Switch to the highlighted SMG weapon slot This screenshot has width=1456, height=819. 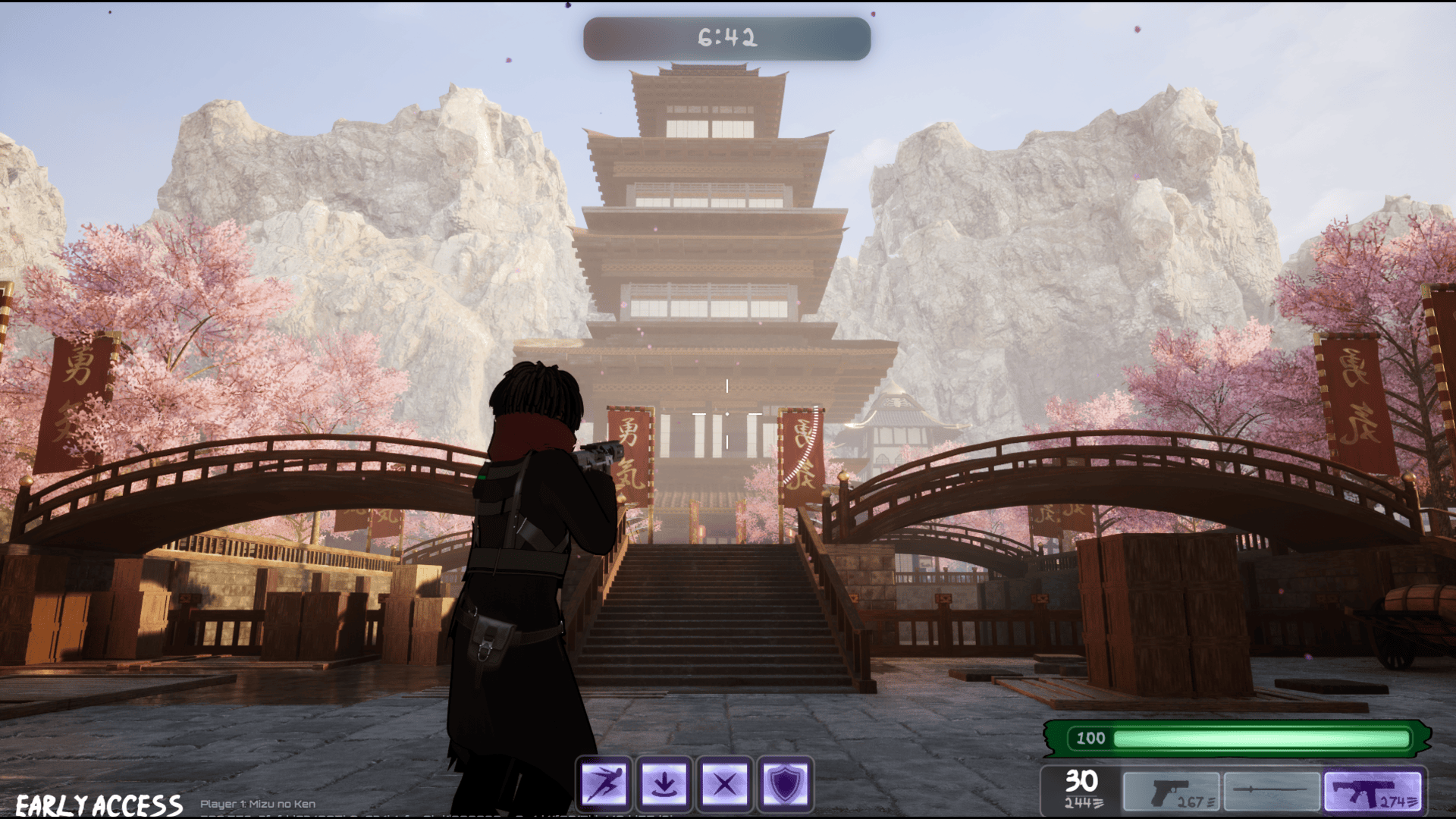[x=1373, y=792]
